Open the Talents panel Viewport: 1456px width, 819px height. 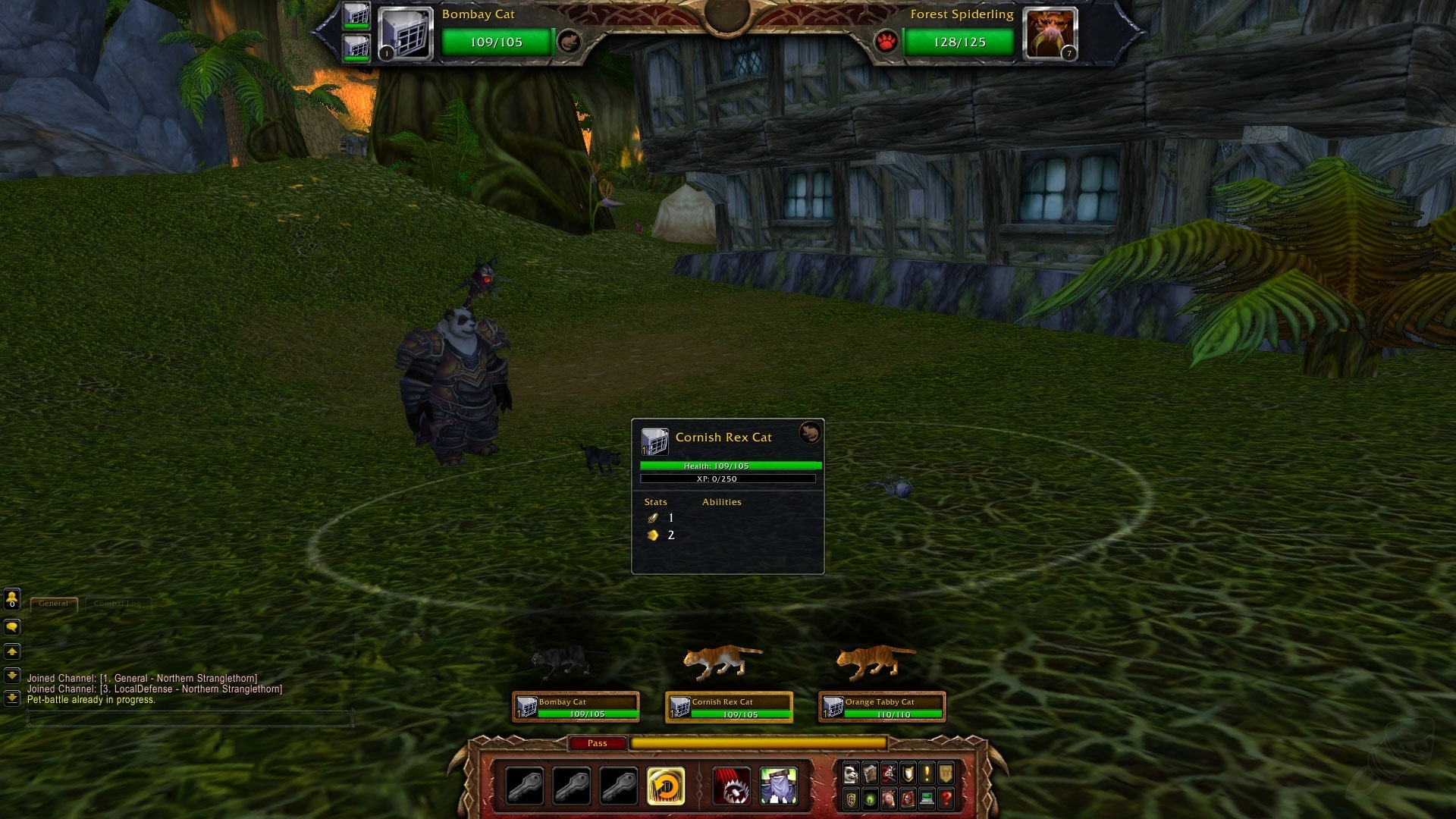(x=889, y=773)
